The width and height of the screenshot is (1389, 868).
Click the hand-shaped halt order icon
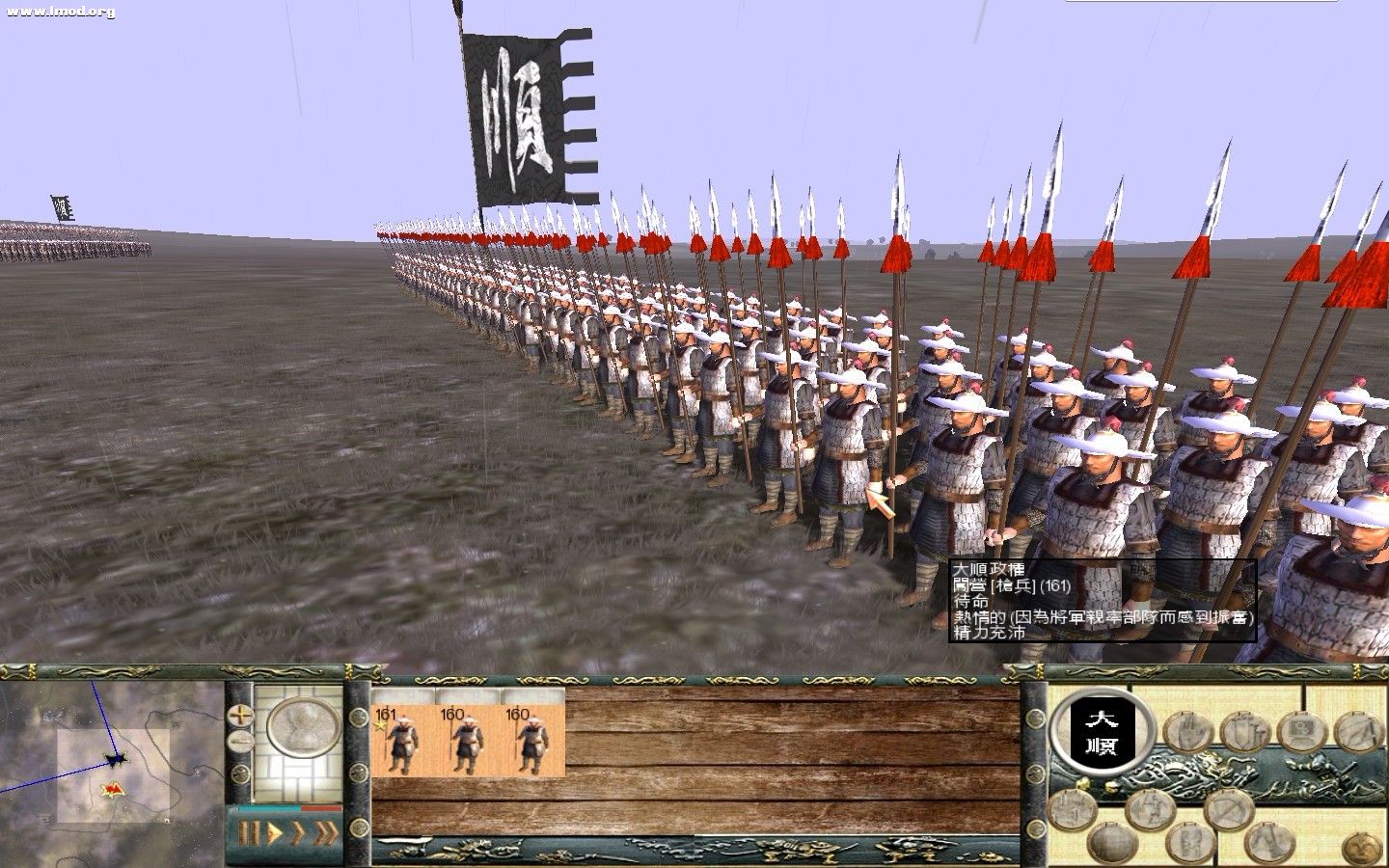[1185, 731]
